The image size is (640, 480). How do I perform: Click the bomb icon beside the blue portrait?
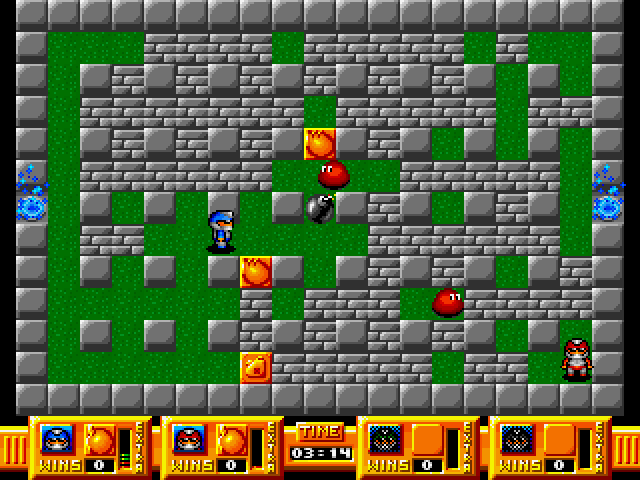click(98, 438)
